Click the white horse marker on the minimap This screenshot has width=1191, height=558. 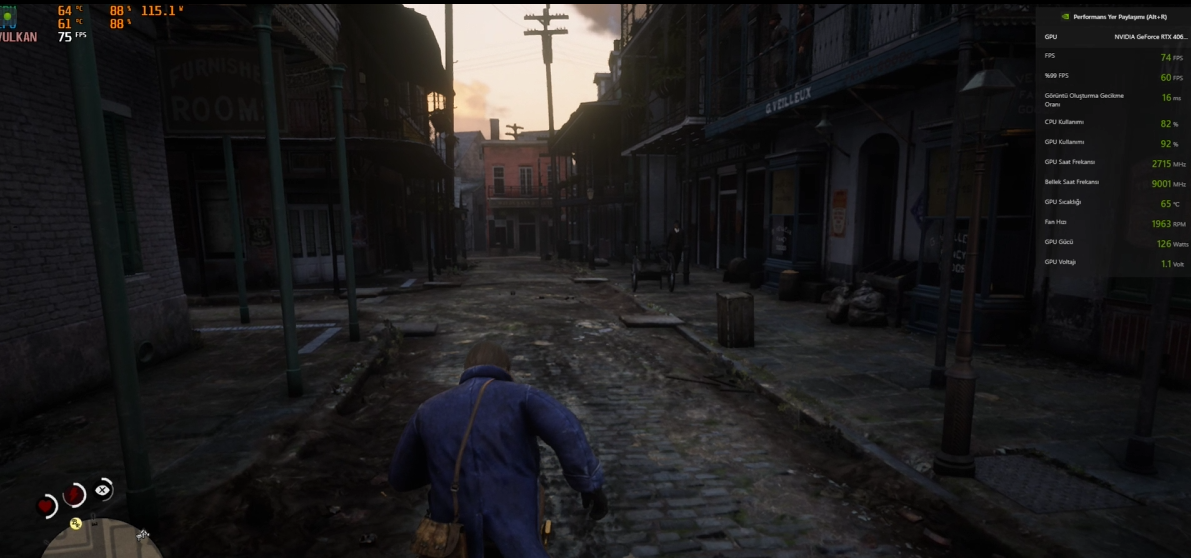click(141, 535)
